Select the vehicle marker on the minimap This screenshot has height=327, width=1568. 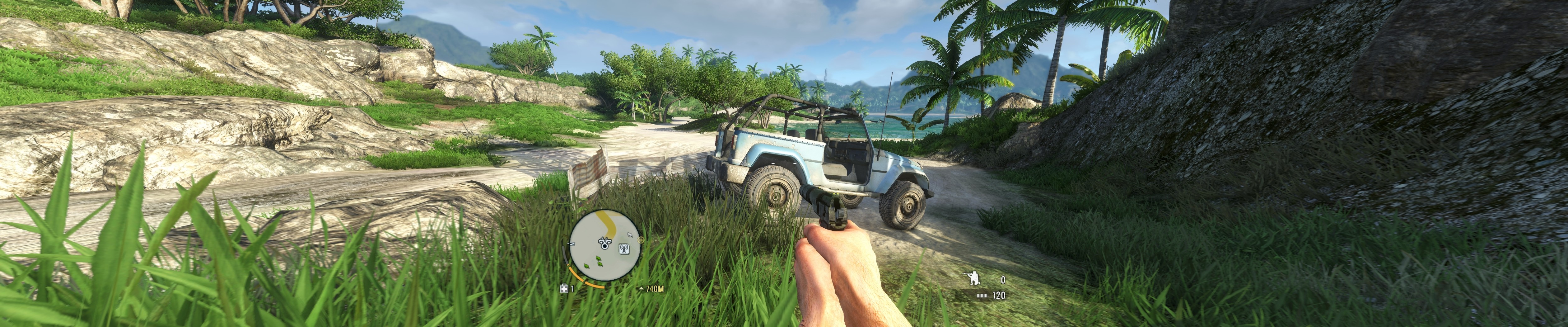click(x=604, y=240)
